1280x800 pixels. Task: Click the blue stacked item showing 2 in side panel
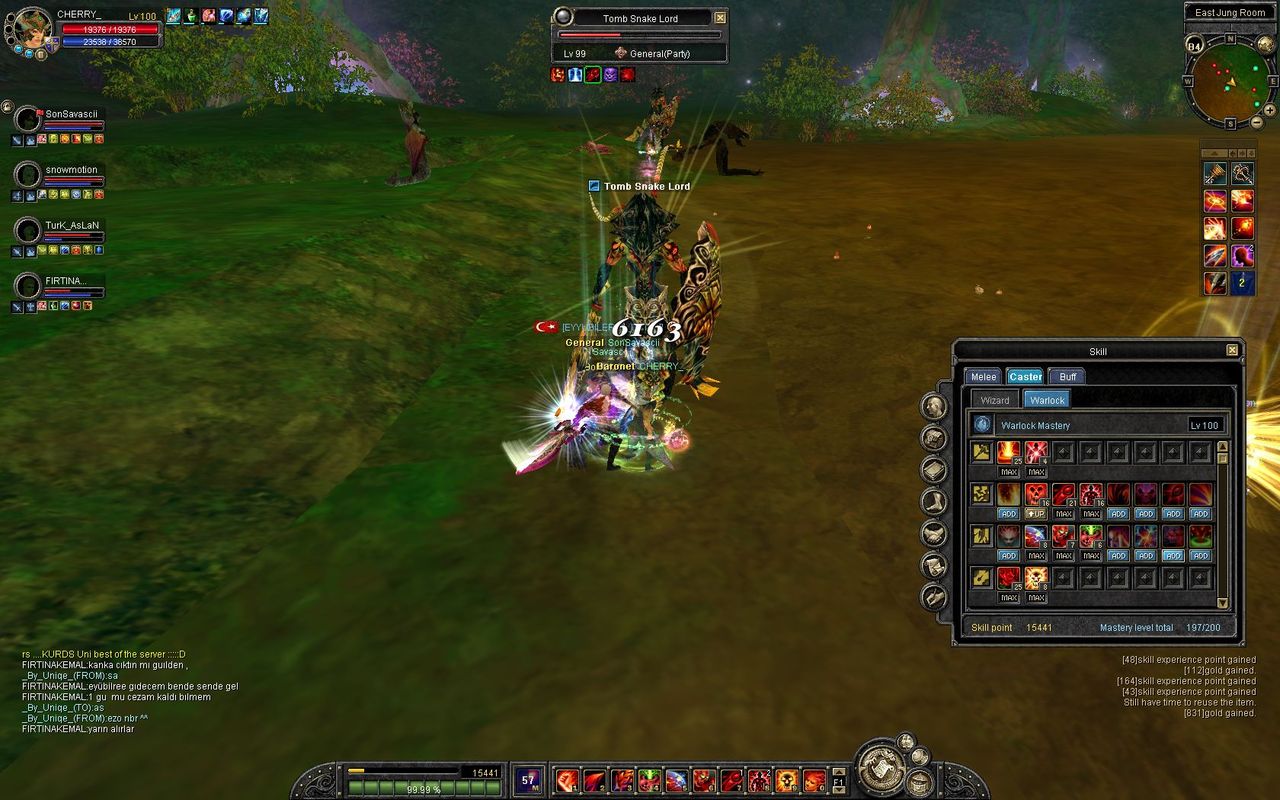[x=1242, y=281]
